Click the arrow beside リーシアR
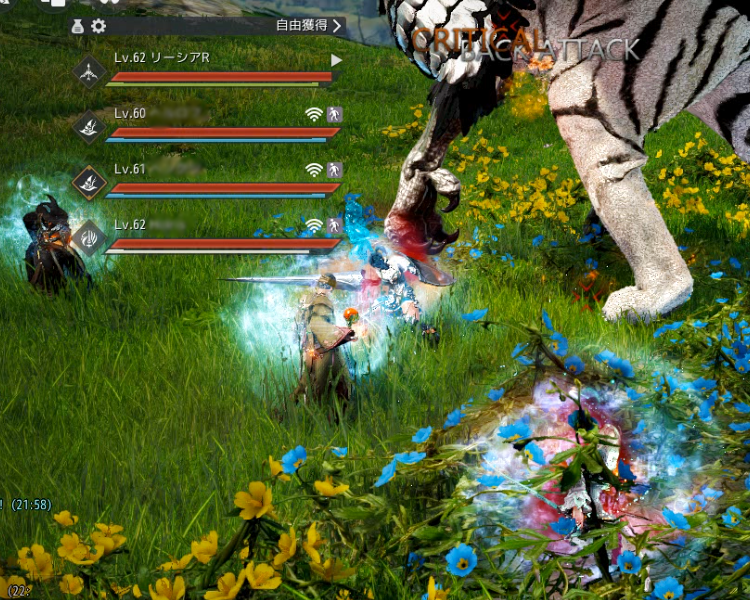 point(336,60)
